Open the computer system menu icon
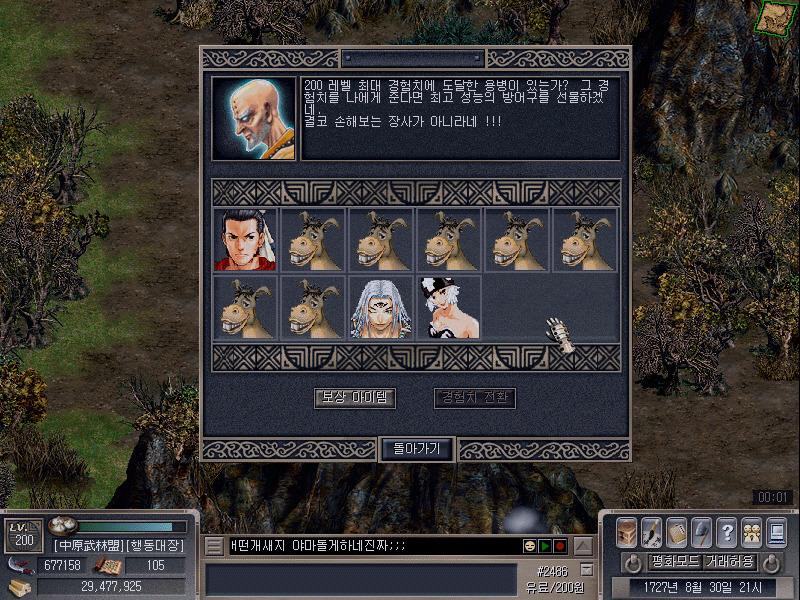Screen dimensions: 800x600 click(x=777, y=530)
